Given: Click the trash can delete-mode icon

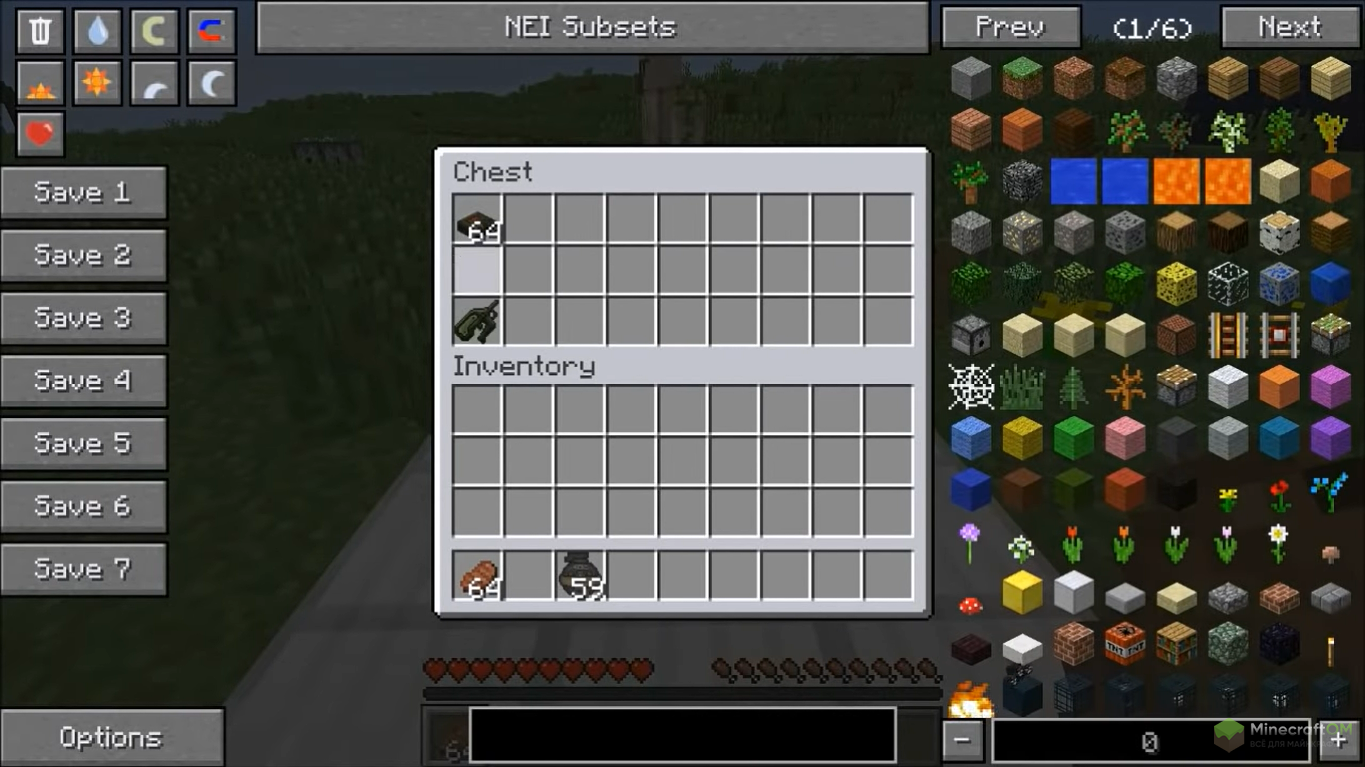Looking at the screenshot, I should [x=40, y=31].
